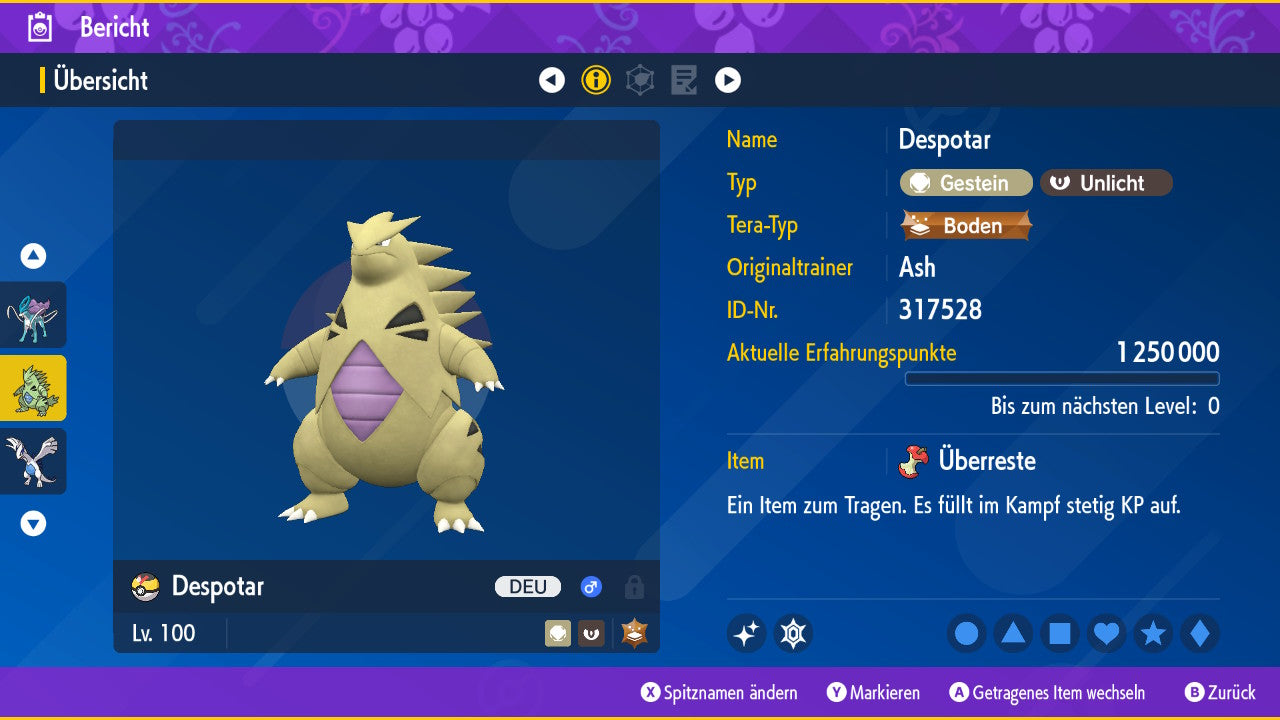Click the shiny sparkle ribbon icon
The width and height of the screenshot is (1280, 720).
746,634
